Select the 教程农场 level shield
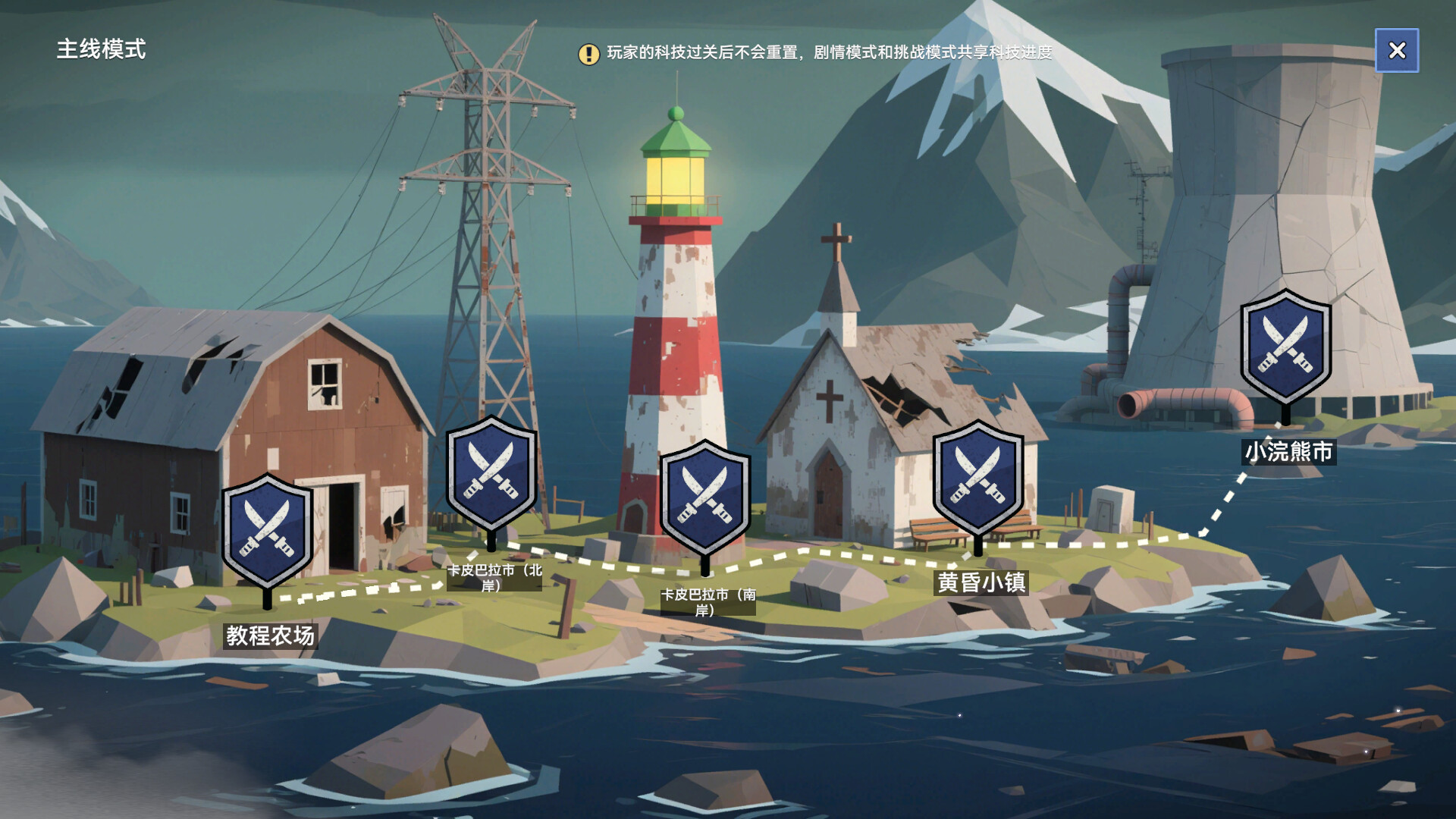The width and height of the screenshot is (1456, 819). (267, 531)
